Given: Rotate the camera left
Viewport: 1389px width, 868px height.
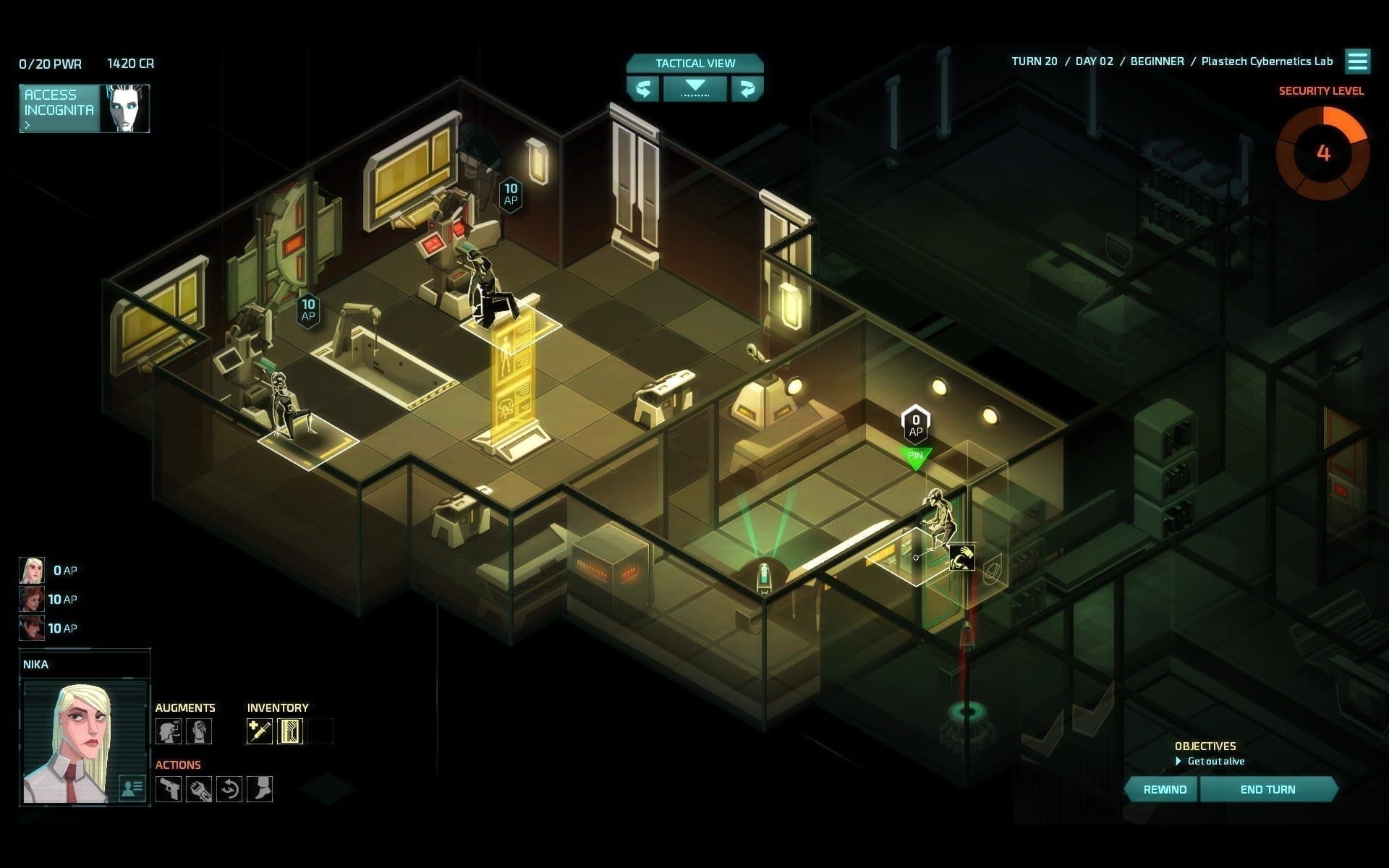Looking at the screenshot, I should (642, 89).
